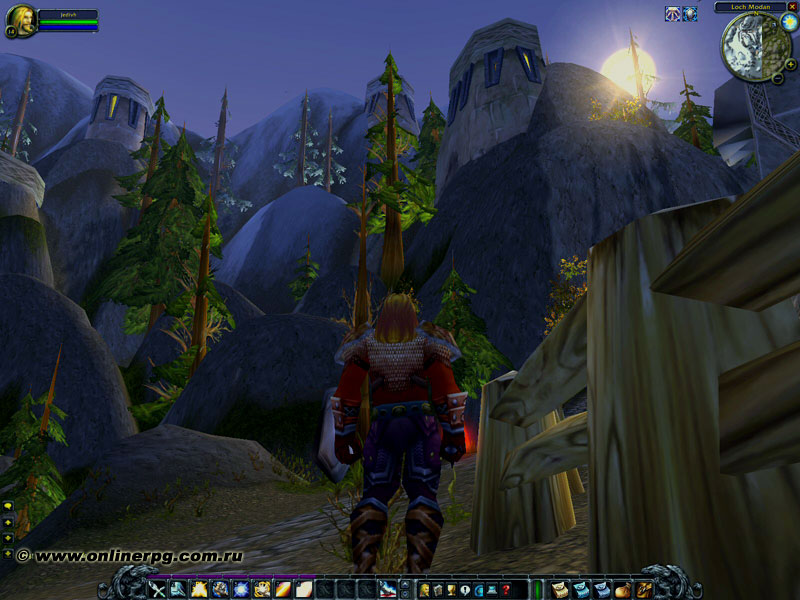Screen dimensions: 800x600
Task: Activate the crossed swords Attack ability
Action: tap(157, 590)
